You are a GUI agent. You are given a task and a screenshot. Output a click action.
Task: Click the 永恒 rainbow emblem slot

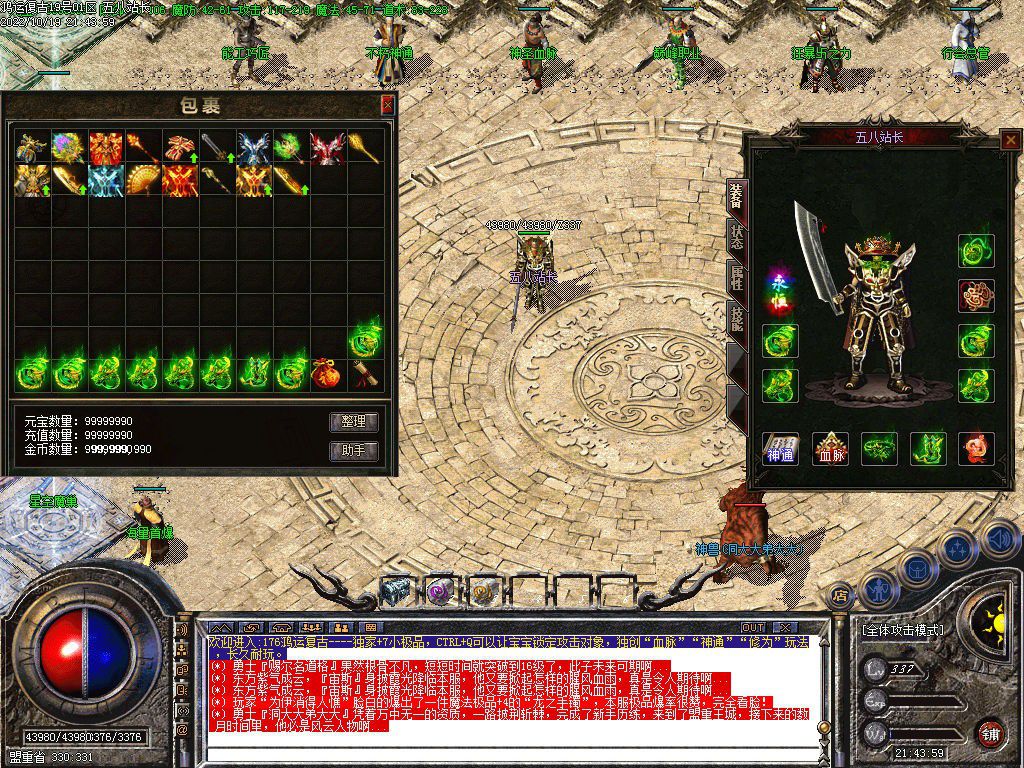780,293
